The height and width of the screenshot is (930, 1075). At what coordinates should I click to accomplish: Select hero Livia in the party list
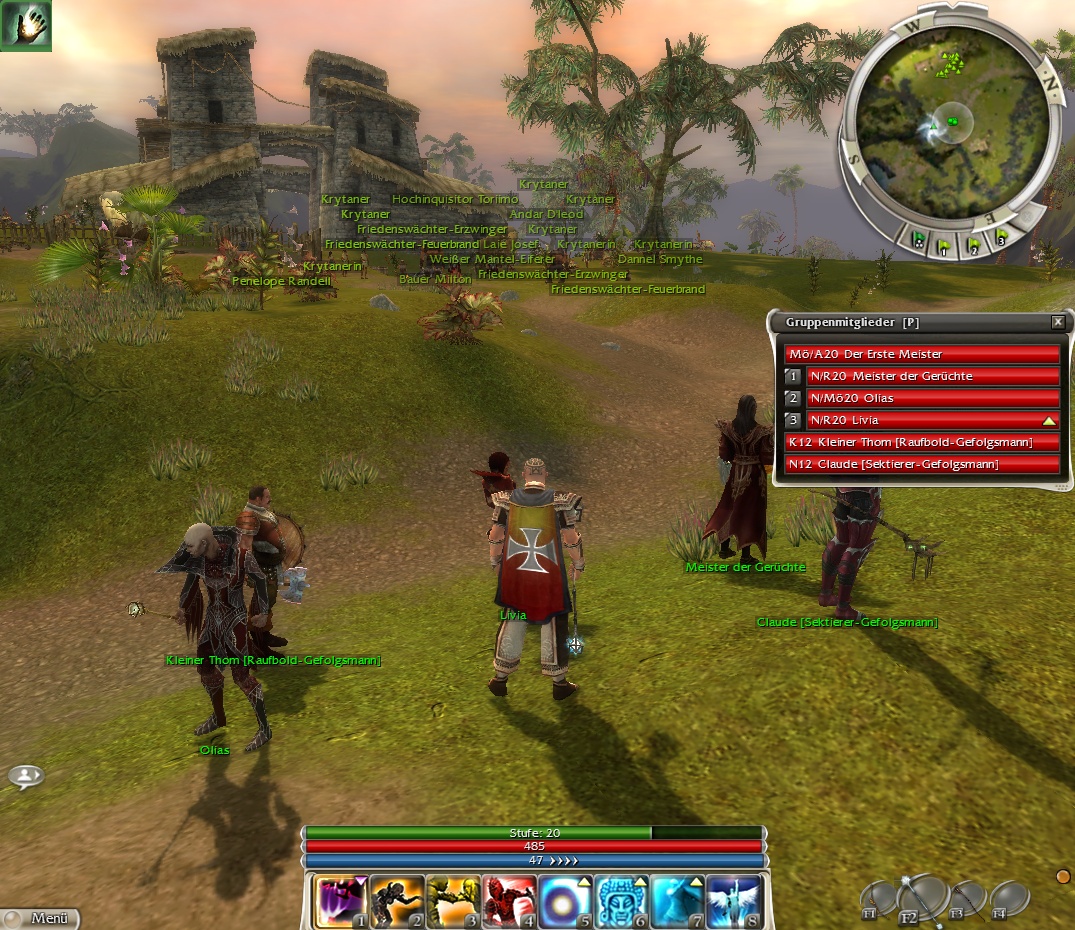(x=932, y=420)
